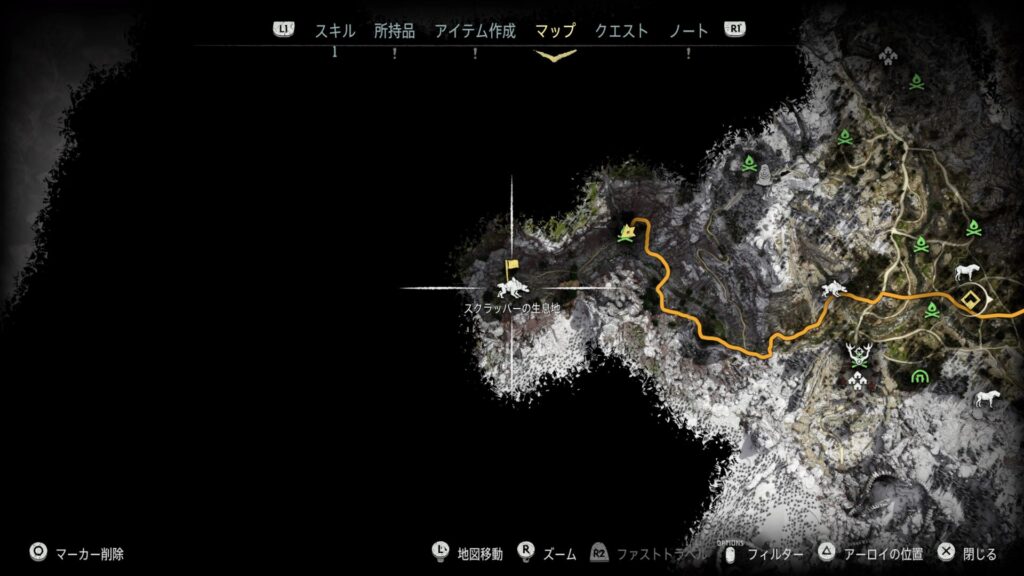Choose the antlered skull camp icon
Image resolution: width=1024 pixels, height=576 pixels.
pos(857,353)
